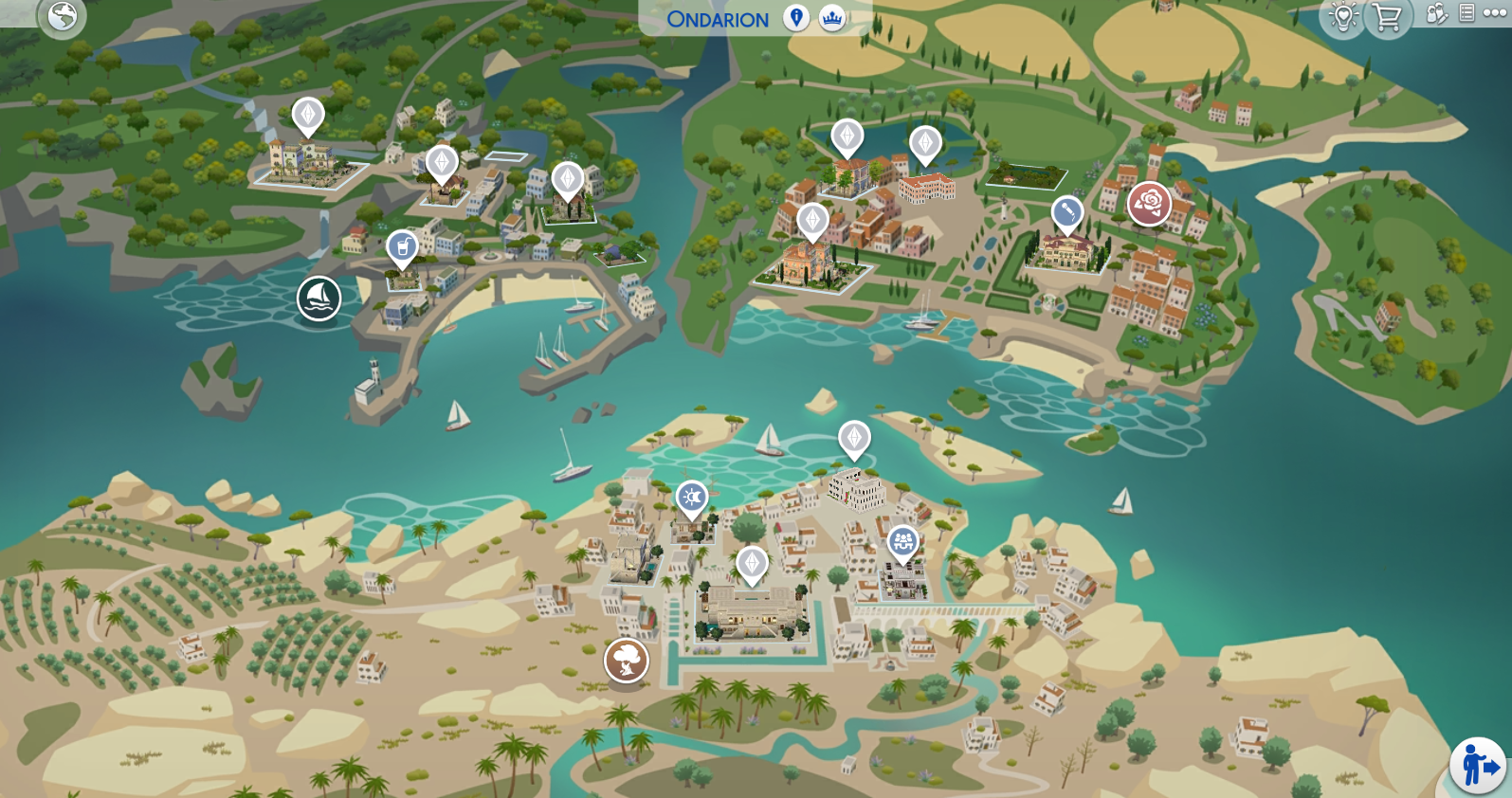Select the drink cup bar lot marker
Viewport: 1512px width, 798px height.
403,248
